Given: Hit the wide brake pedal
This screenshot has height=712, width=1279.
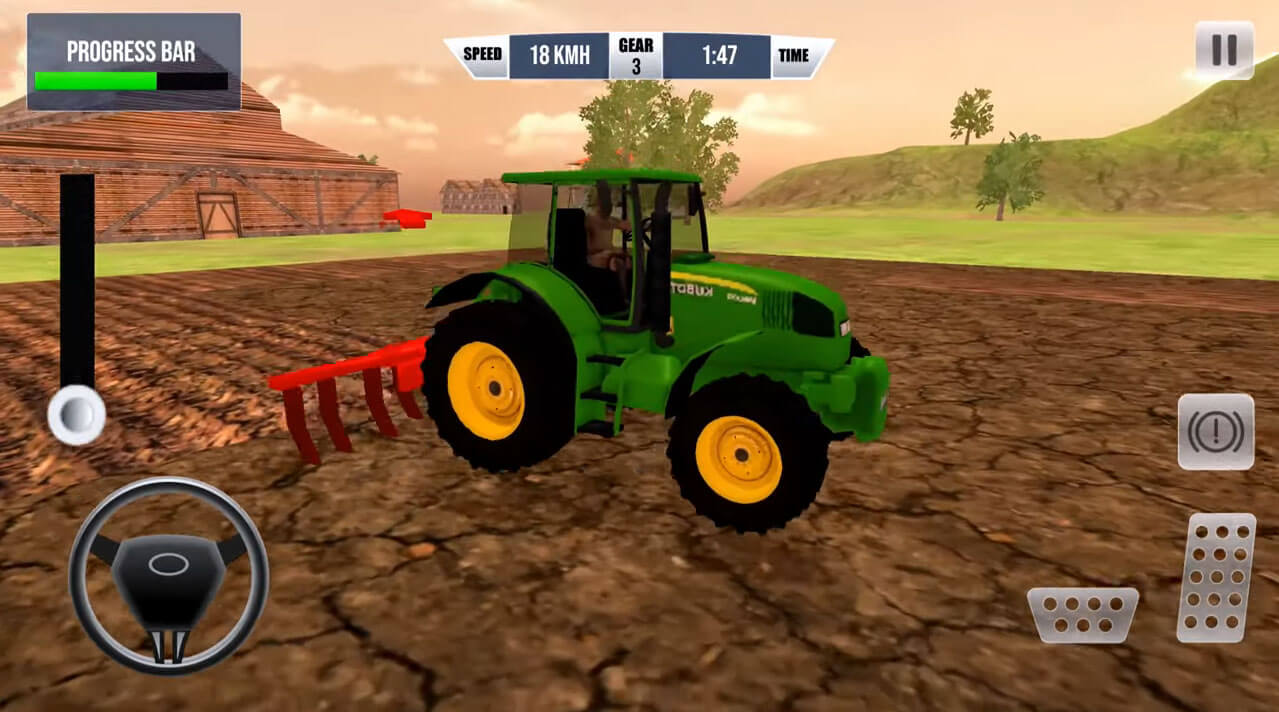Looking at the screenshot, I should (1083, 613).
